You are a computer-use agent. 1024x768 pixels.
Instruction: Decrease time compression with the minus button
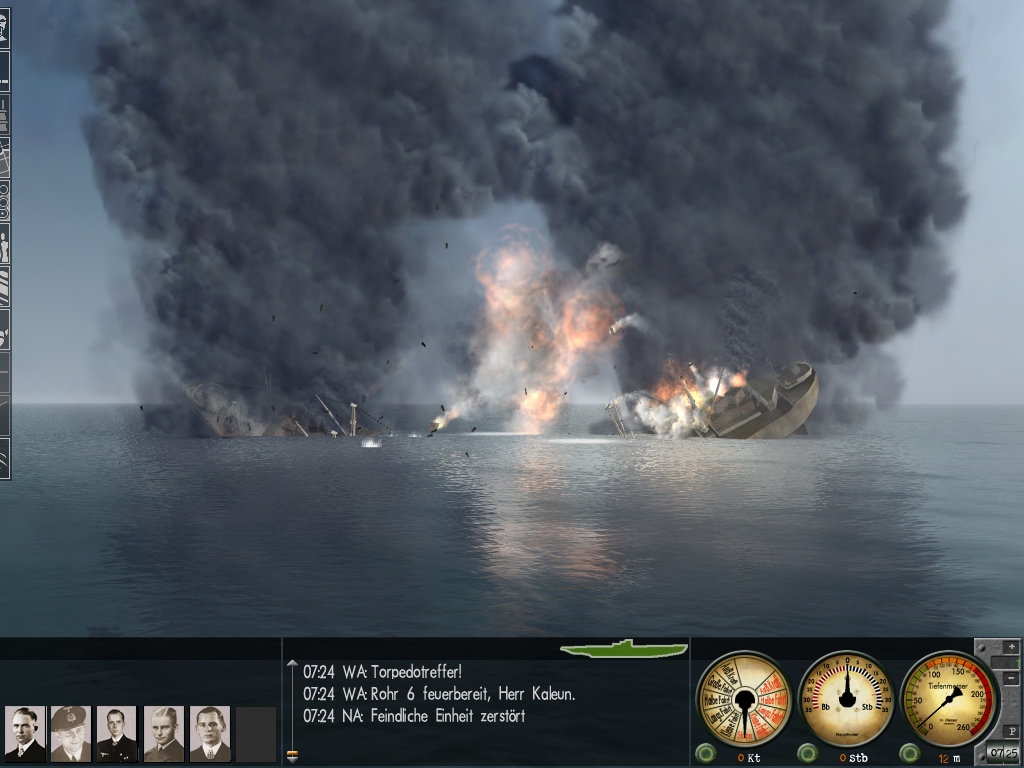[x=1010, y=679]
